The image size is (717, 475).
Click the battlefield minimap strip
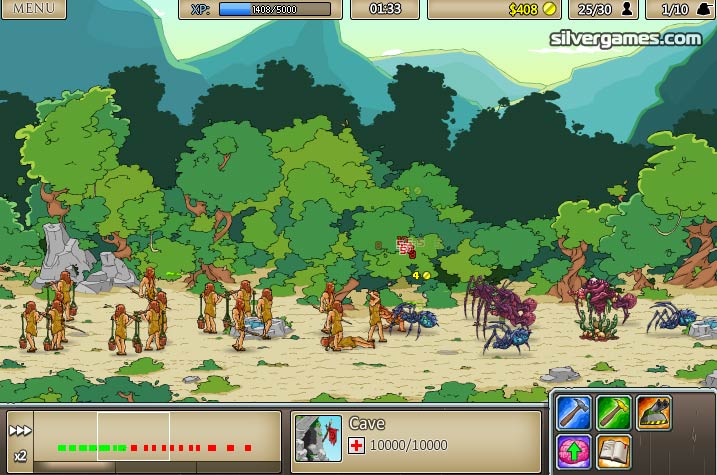click(x=160, y=442)
